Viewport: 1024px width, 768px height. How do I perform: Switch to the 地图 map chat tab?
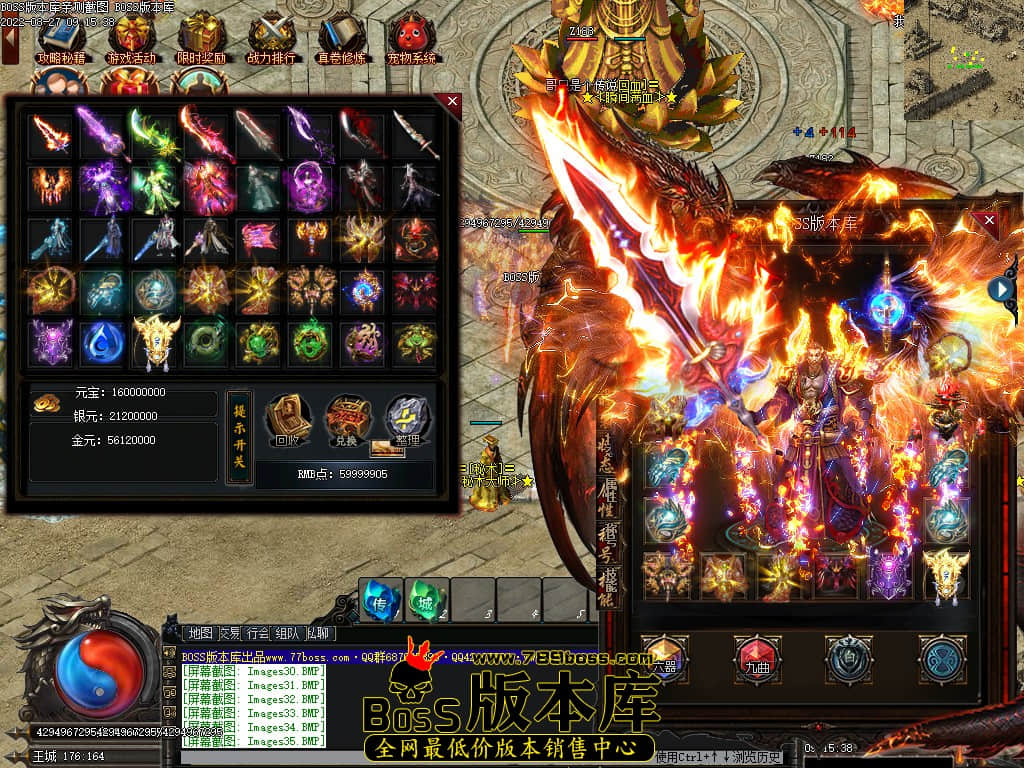click(200, 633)
